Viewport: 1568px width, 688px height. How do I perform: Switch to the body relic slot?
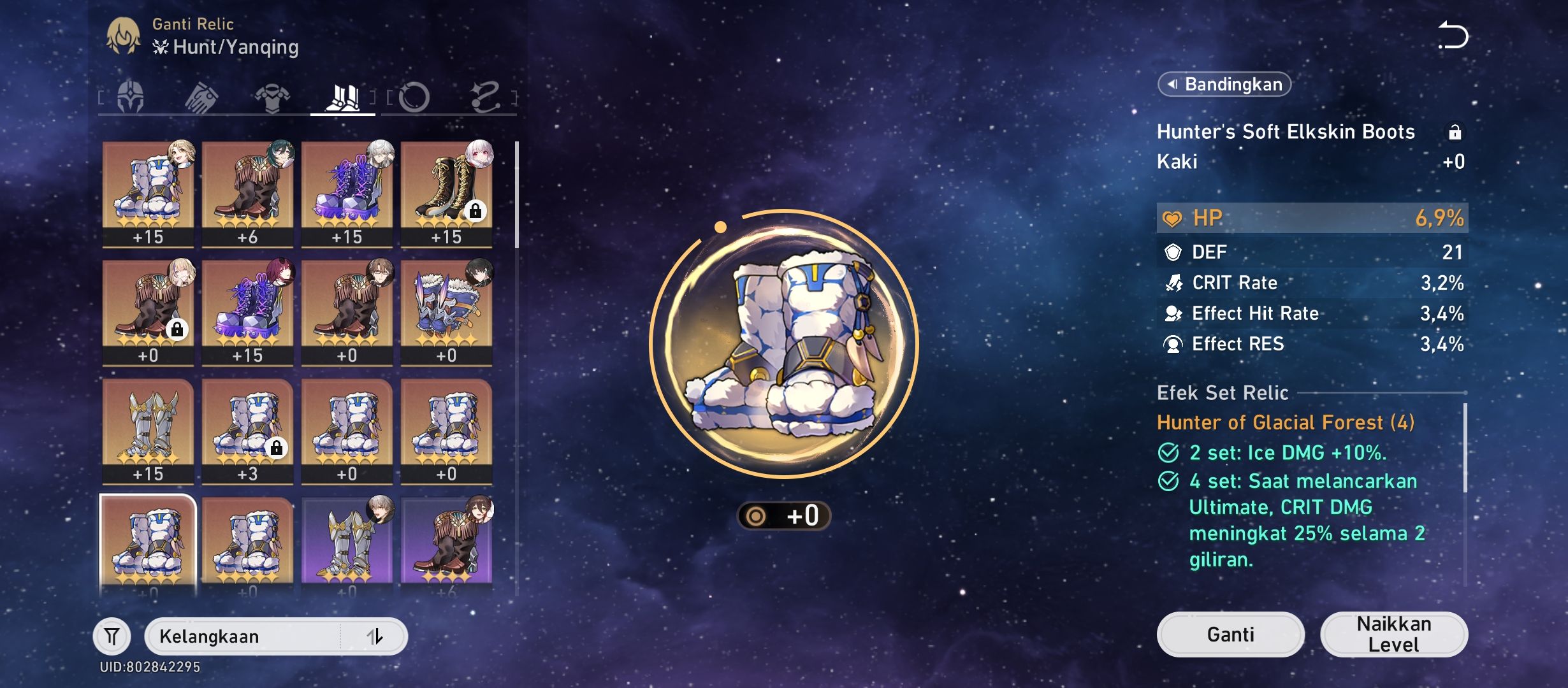pyautogui.click(x=271, y=97)
